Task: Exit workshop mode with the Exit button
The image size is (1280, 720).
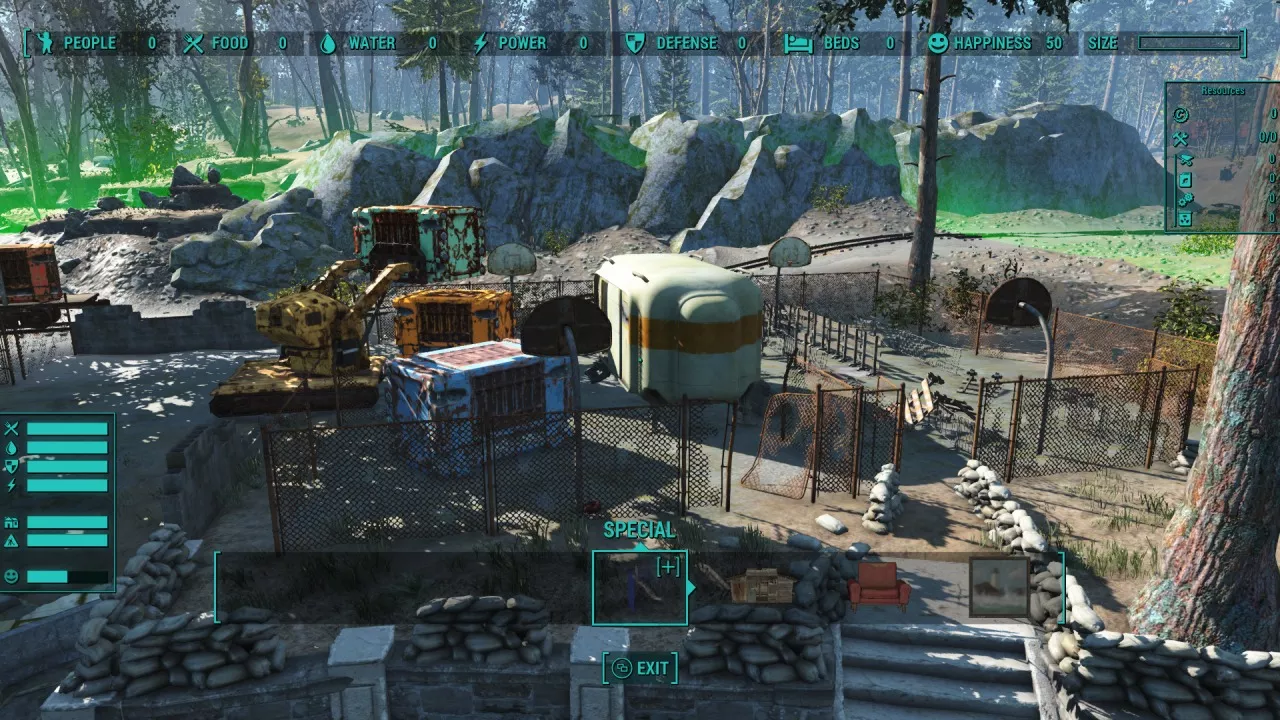Action: tap(640, 668)
